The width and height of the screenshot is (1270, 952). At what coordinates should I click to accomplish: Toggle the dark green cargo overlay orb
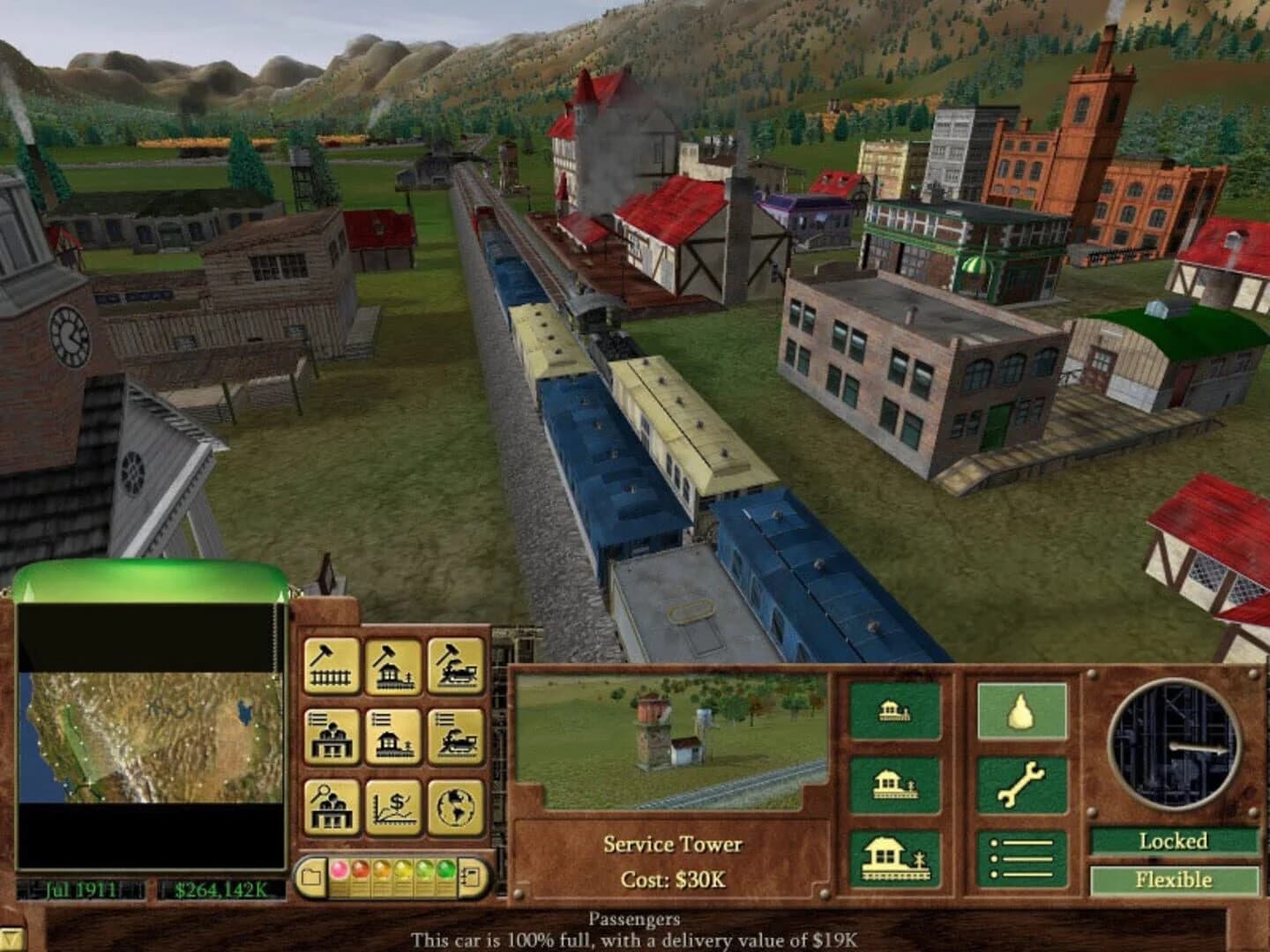click(445, 870)
